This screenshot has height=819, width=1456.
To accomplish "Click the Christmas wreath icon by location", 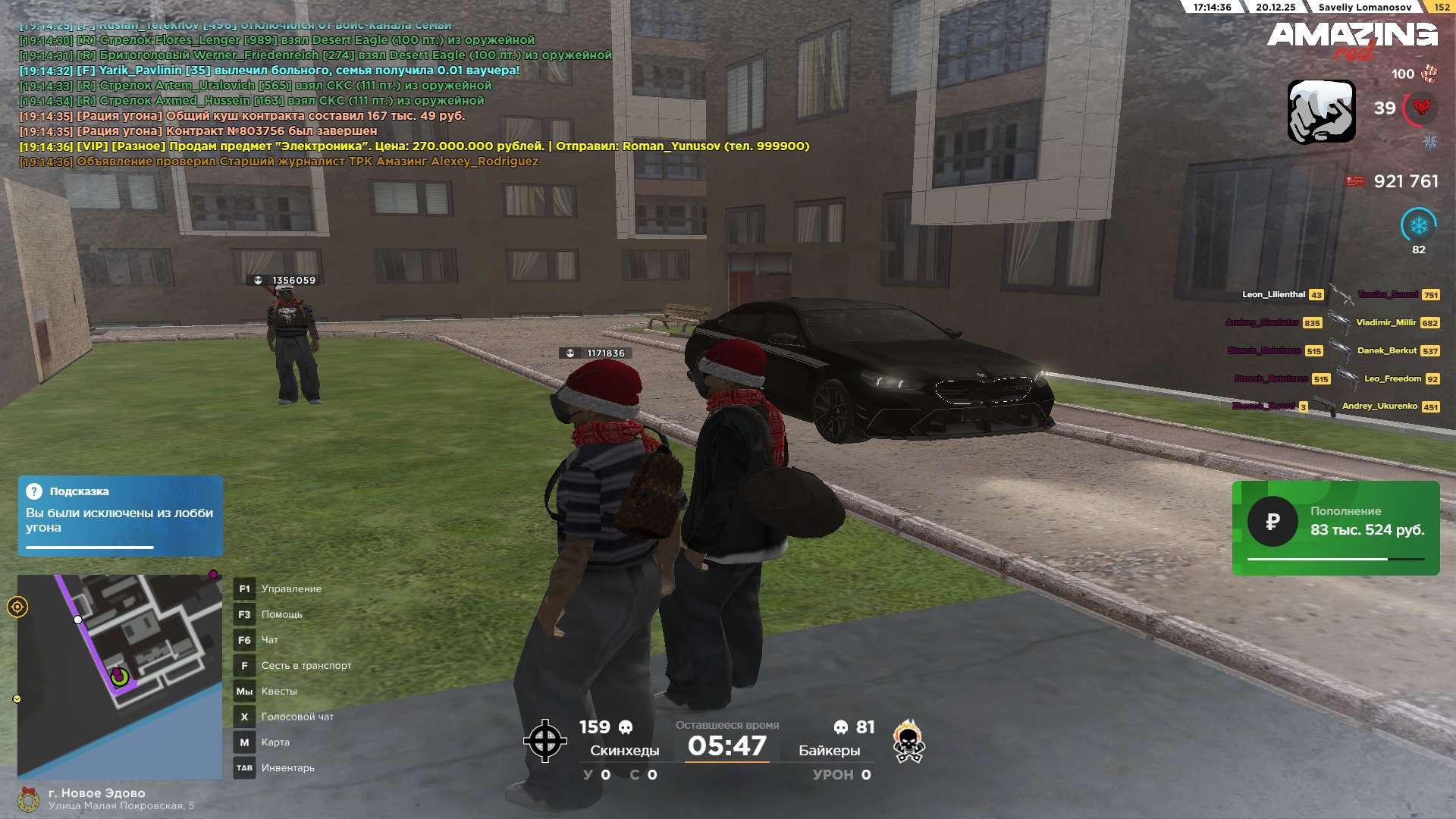I will 29,799.
